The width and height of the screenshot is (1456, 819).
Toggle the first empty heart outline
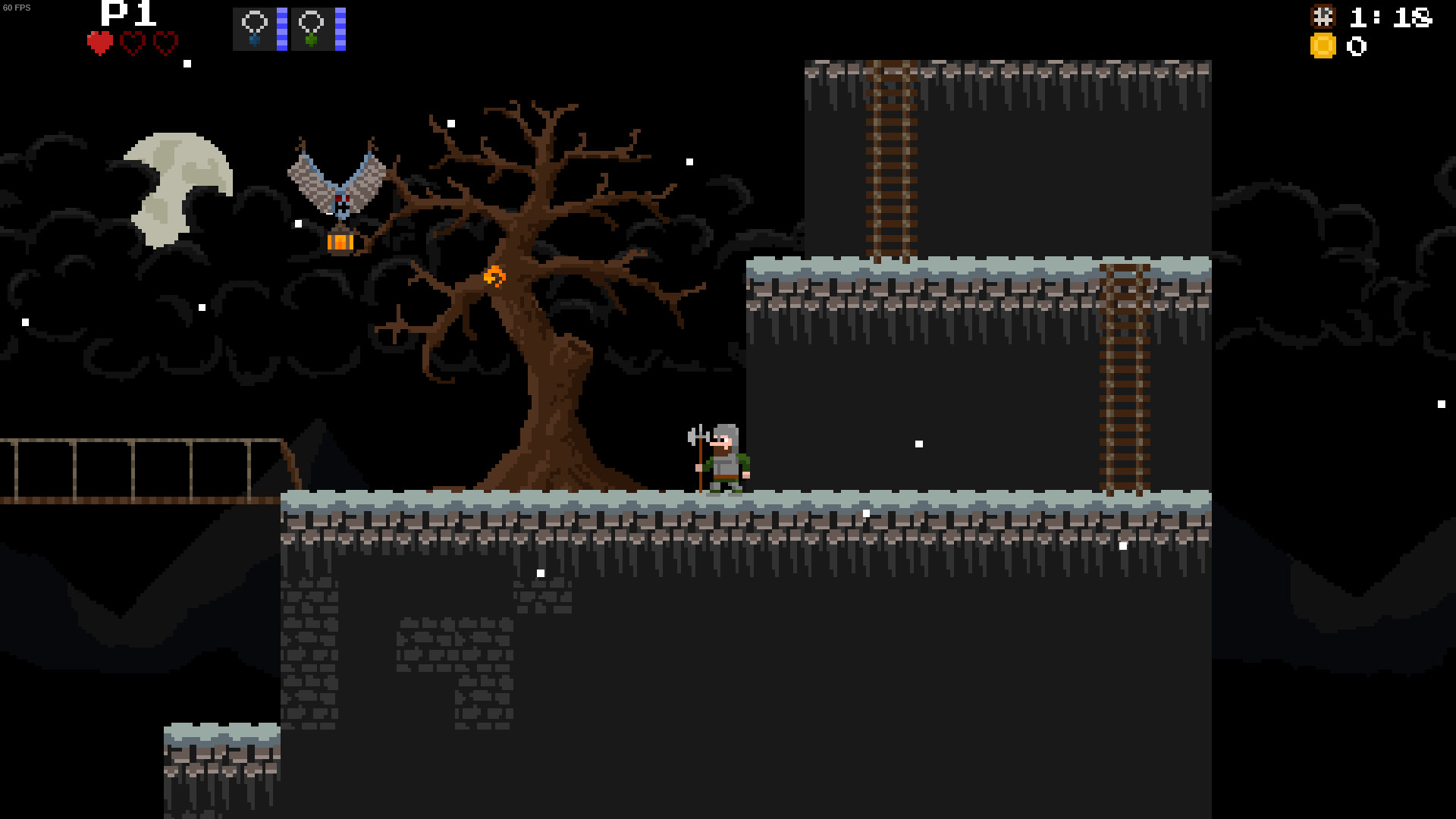click(x=132, y=43)
